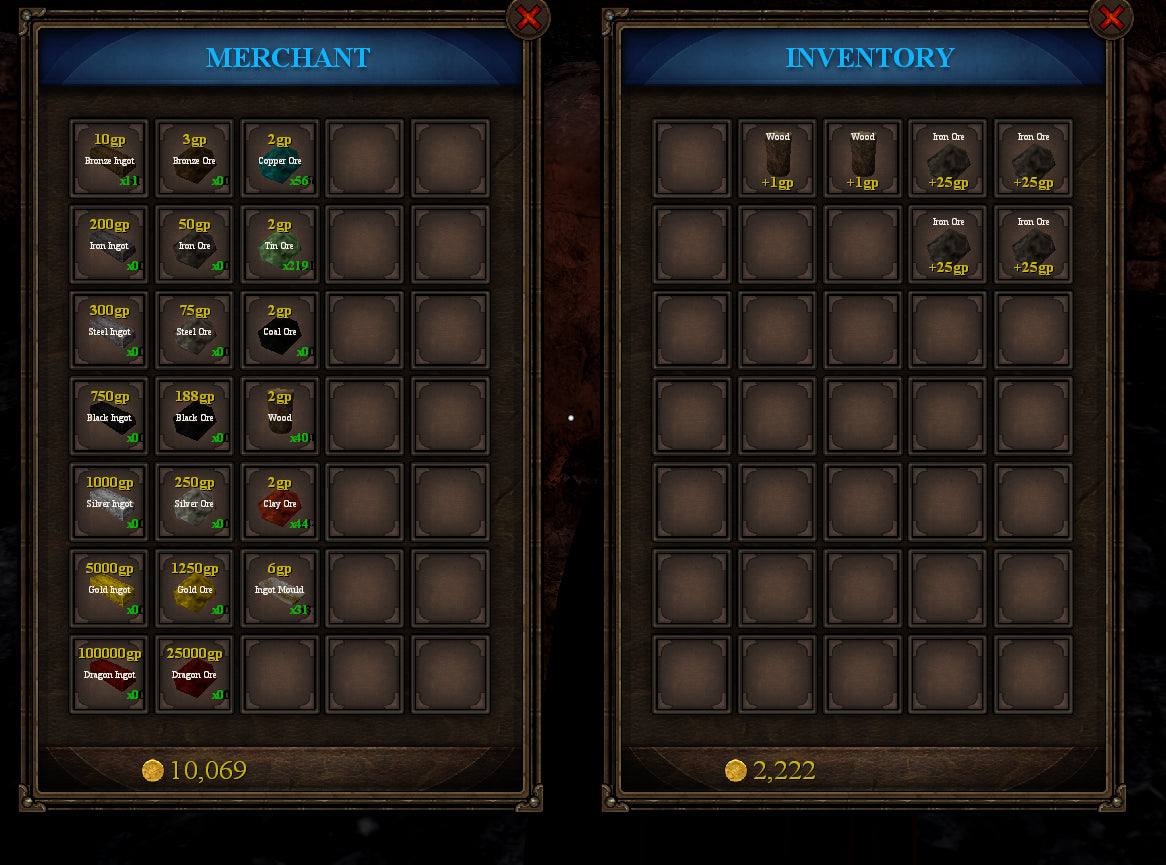This screenshot has width=1166, height=865.
Task: Click the Coal Ore item
Action: (x=280, y=331)
